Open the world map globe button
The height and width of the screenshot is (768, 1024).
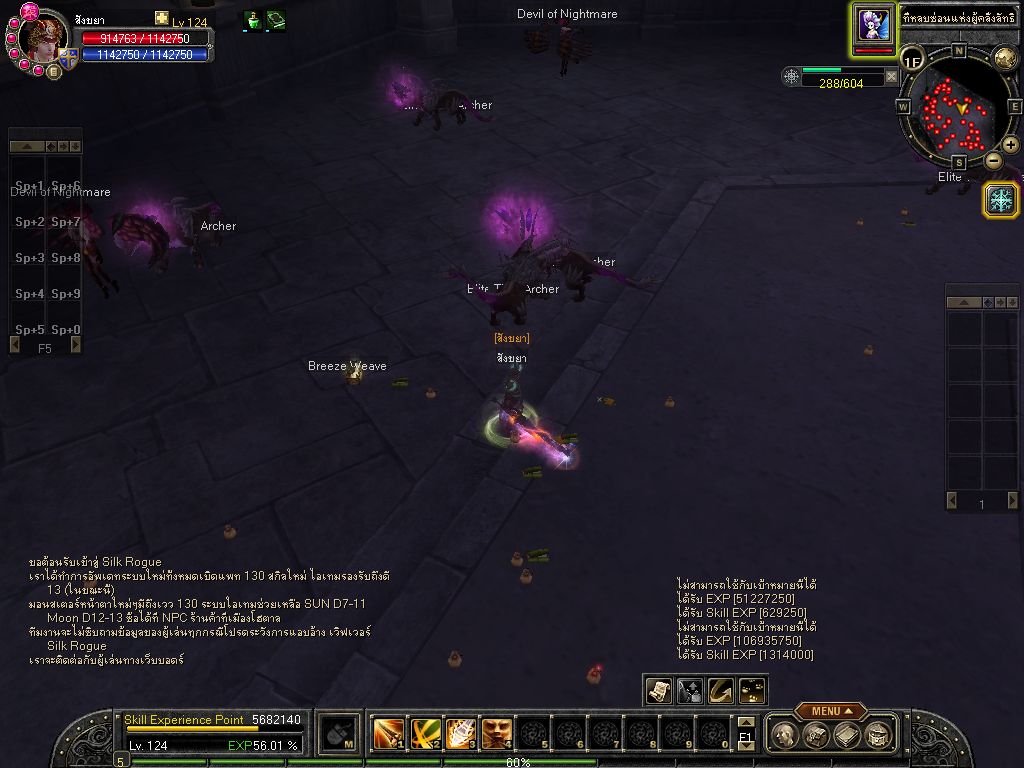pos(1004,58)
